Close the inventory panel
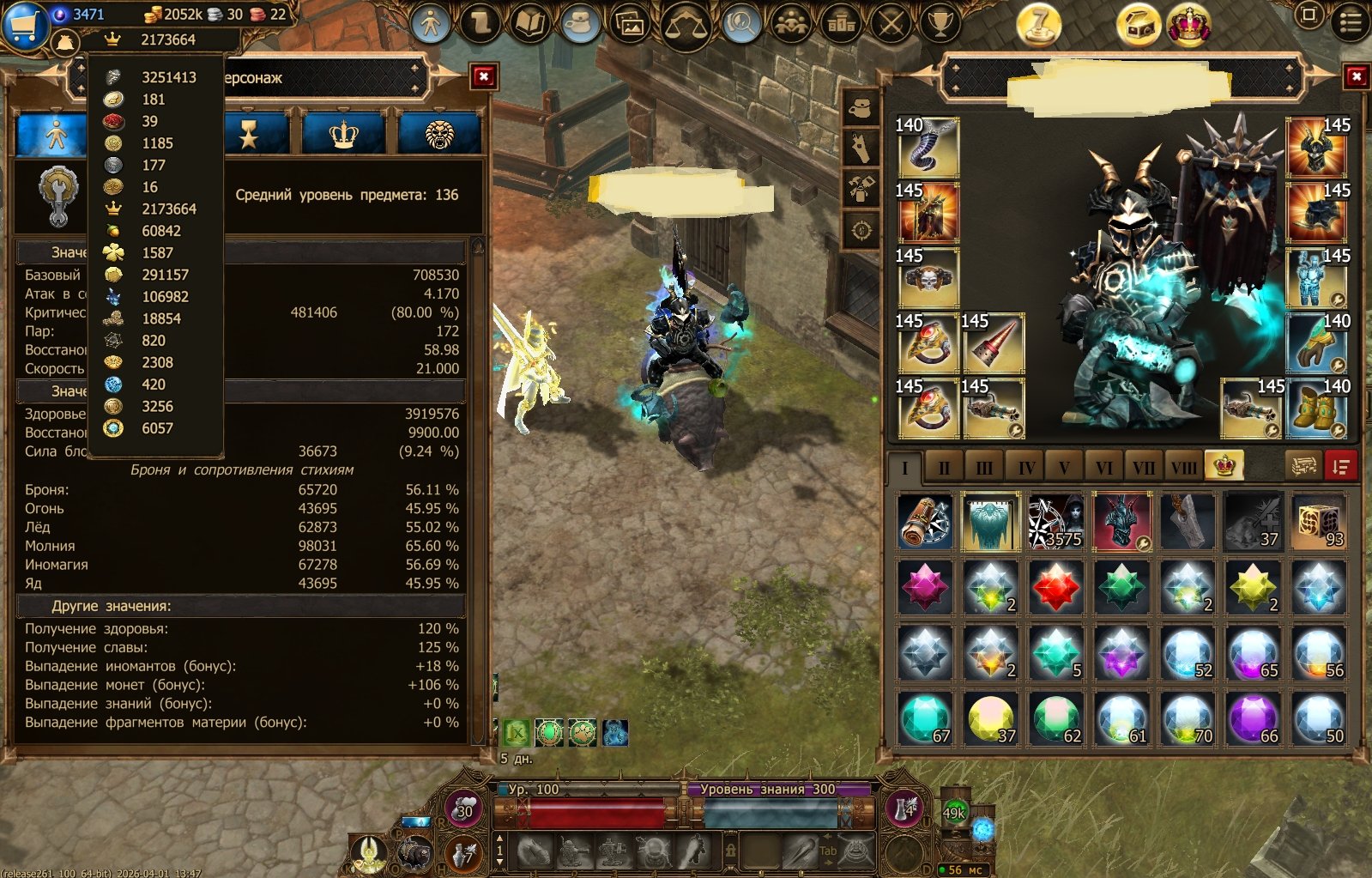The width and height of the screenshot is (1372, 878). (1356, 77)
